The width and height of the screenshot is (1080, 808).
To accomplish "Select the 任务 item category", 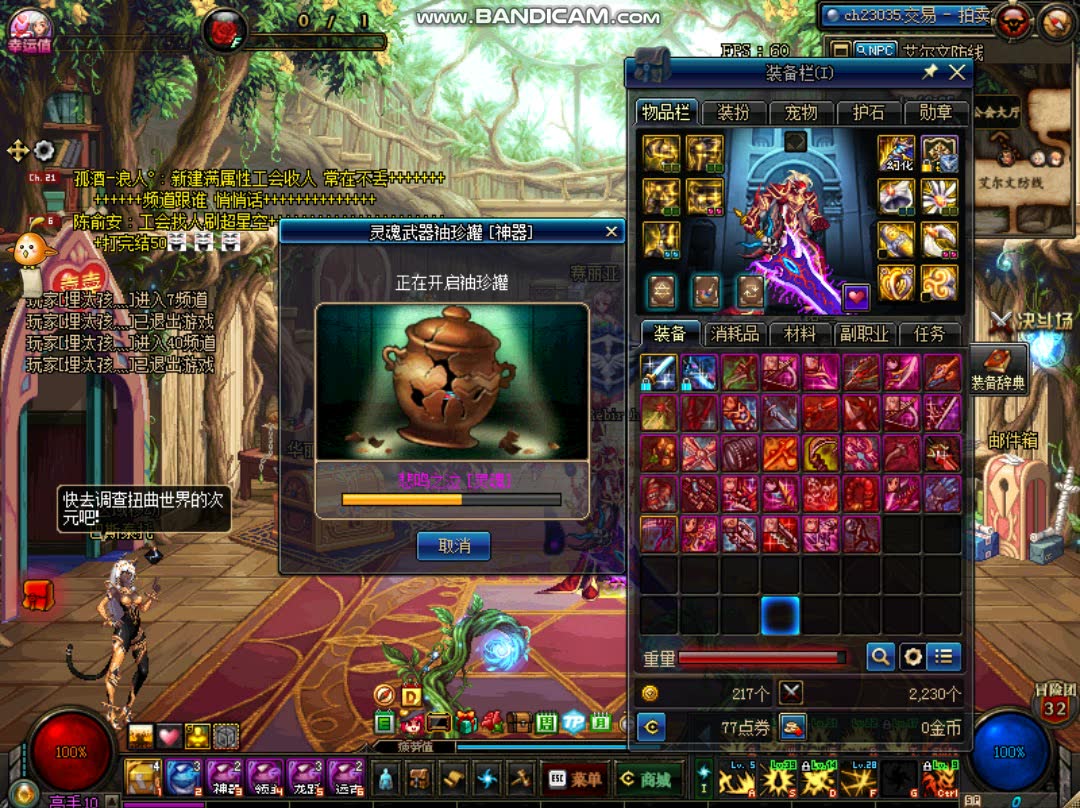I will click(x=929, y=334).
